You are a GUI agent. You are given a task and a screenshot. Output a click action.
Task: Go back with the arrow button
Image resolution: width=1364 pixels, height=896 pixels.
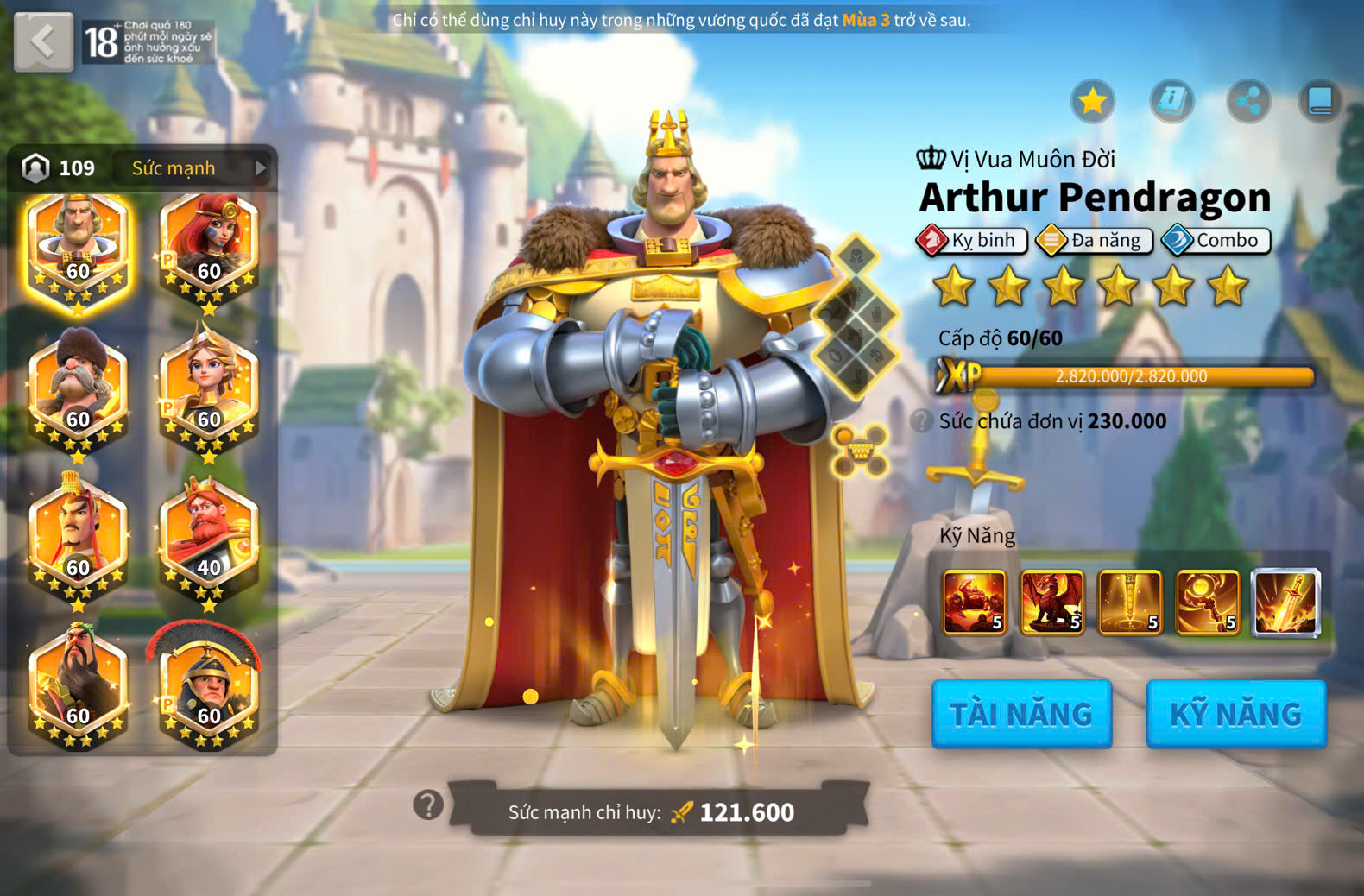[x=43, y=41]
